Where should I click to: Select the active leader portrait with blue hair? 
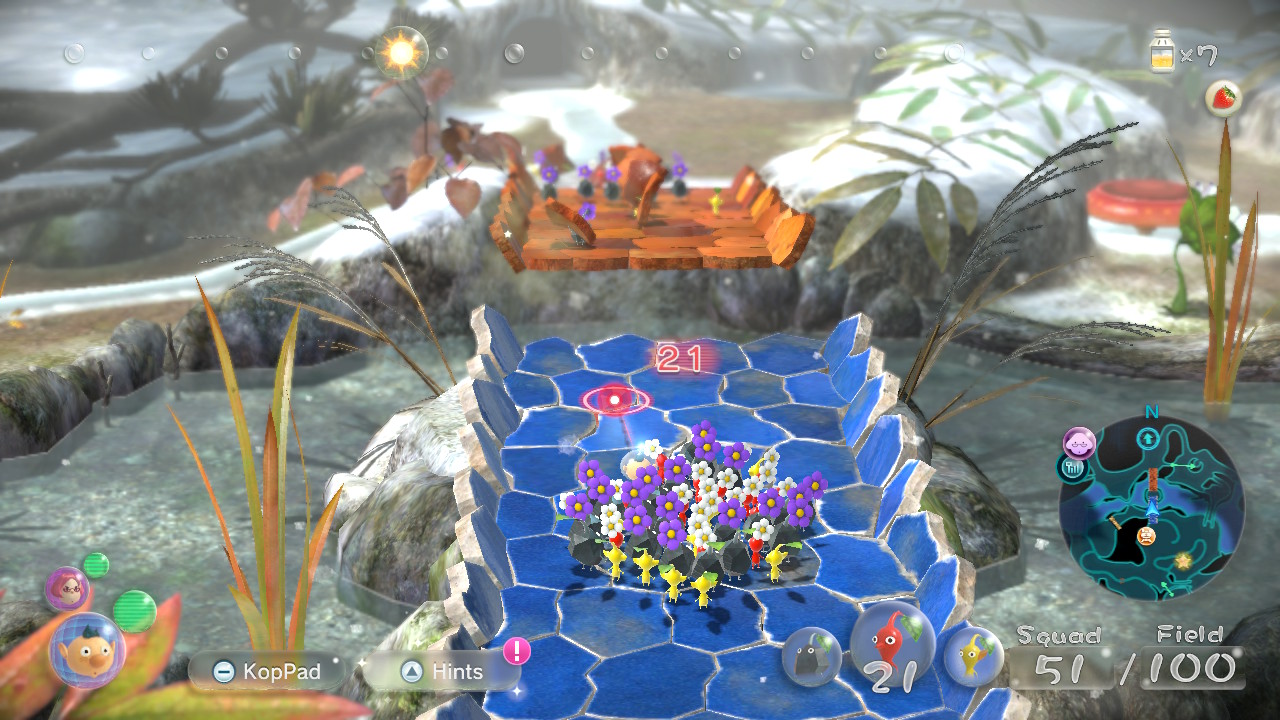(87, 652)
